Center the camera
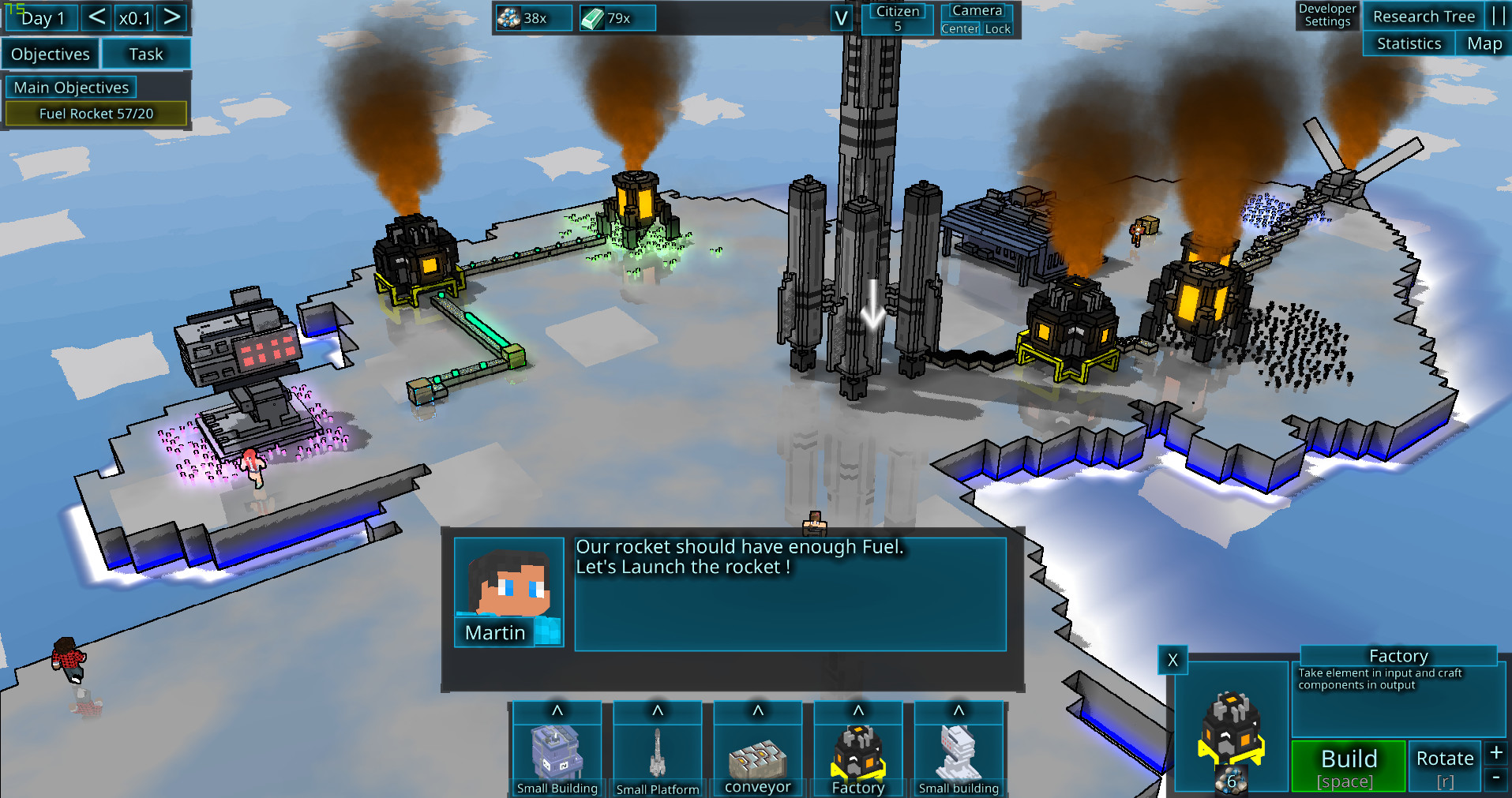 pyautogui.click(x=960, y=29)
